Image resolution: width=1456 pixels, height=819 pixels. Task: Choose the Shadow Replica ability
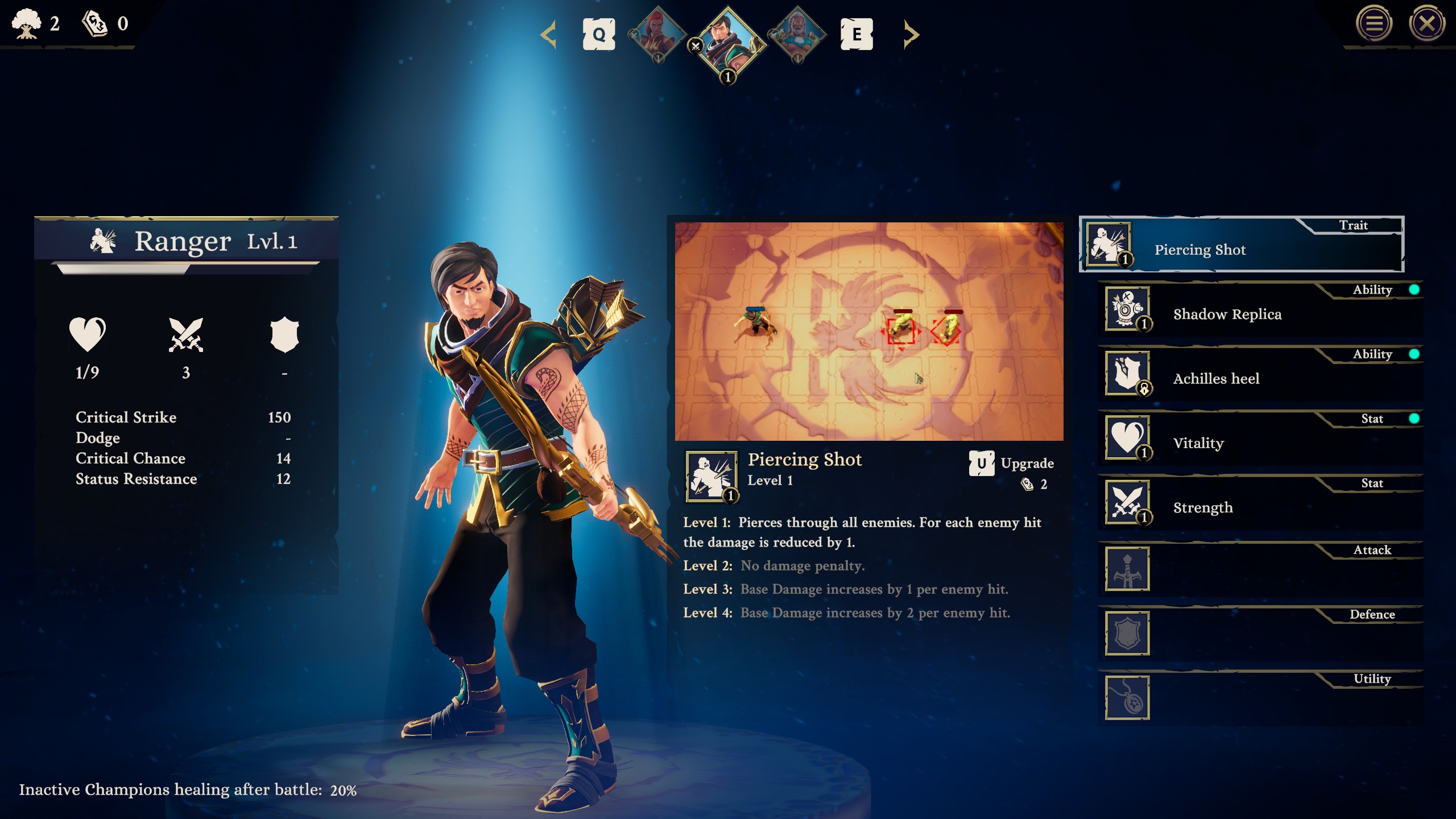(1260, 311)
